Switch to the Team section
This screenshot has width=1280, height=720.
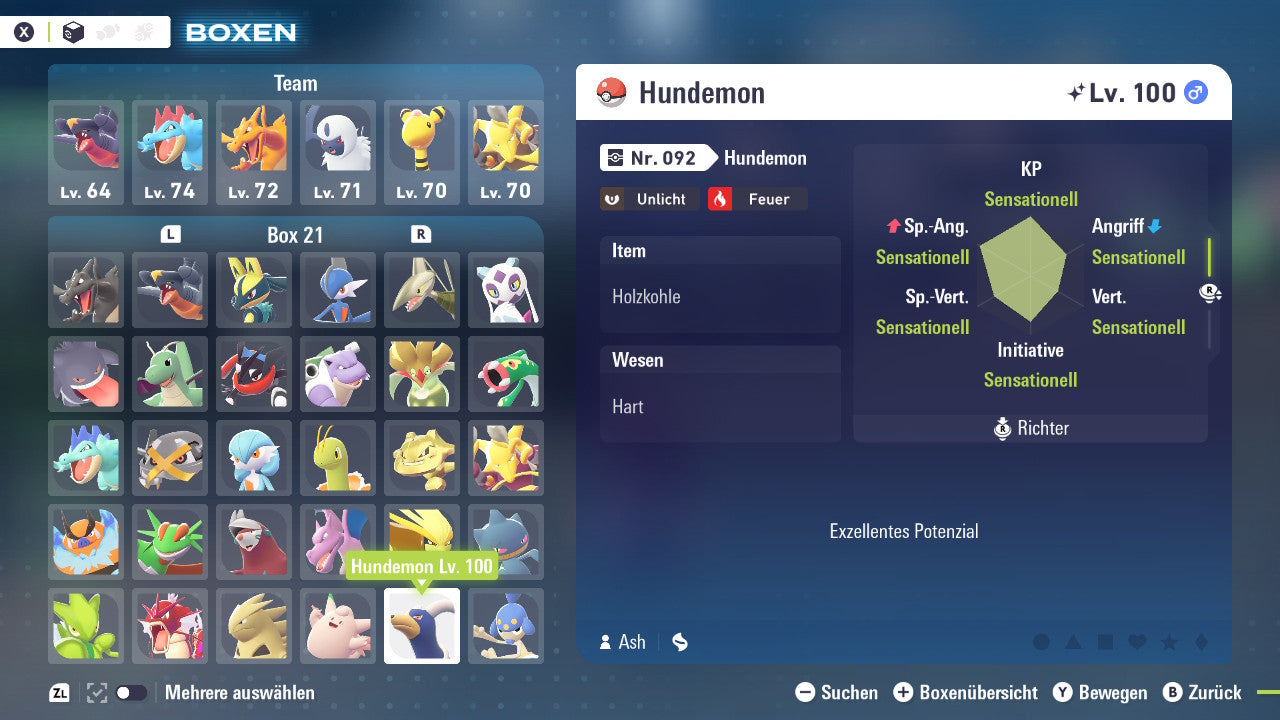point(295,83)
